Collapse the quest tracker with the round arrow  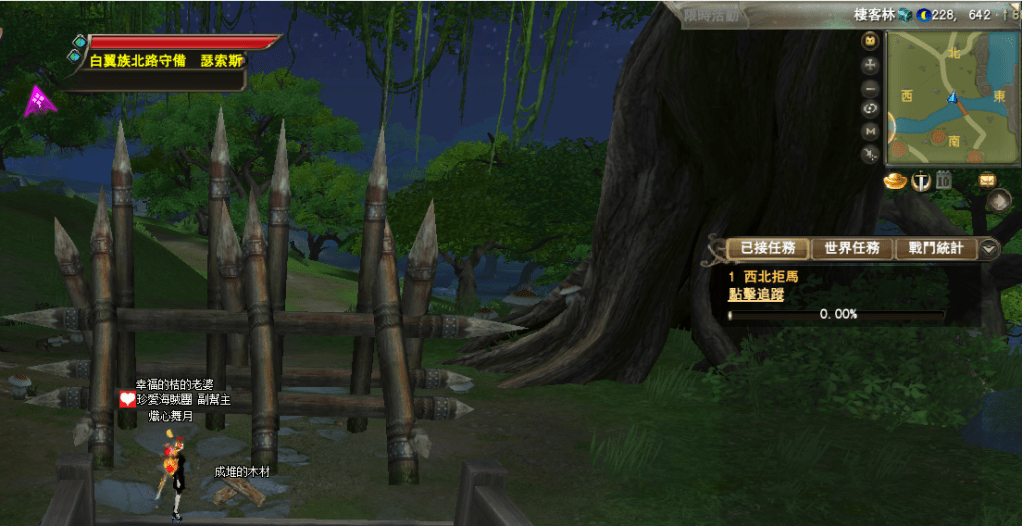pos(990,249)
